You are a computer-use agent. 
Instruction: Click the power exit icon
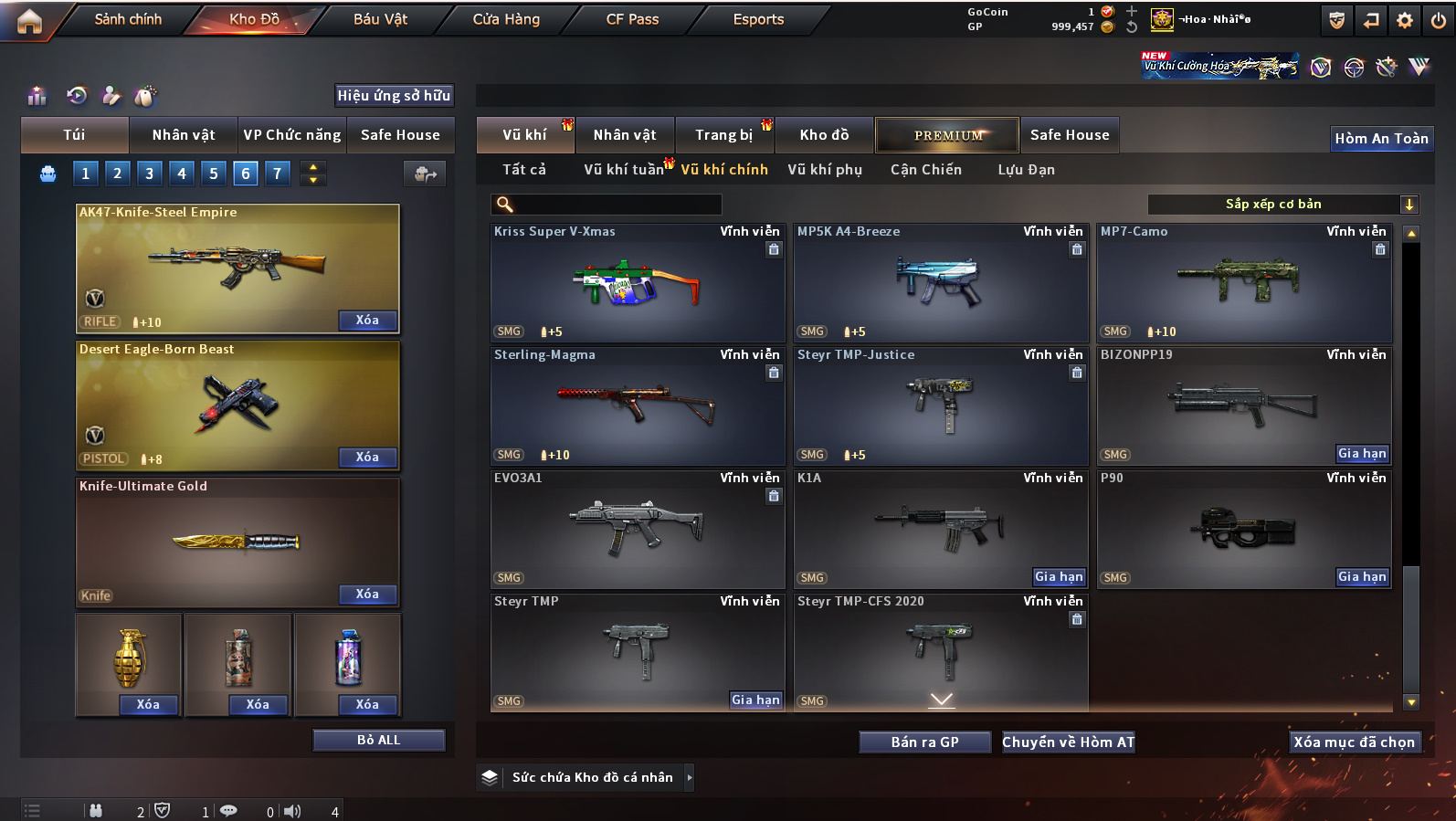pyautogui.click(x=1438, y=20)
